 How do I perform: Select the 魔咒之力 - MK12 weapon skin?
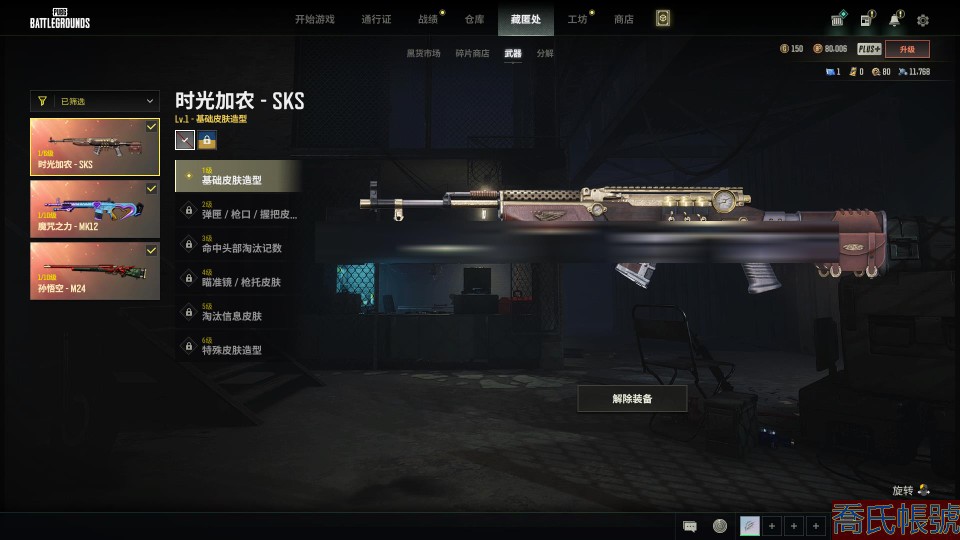tap(95, 208)
